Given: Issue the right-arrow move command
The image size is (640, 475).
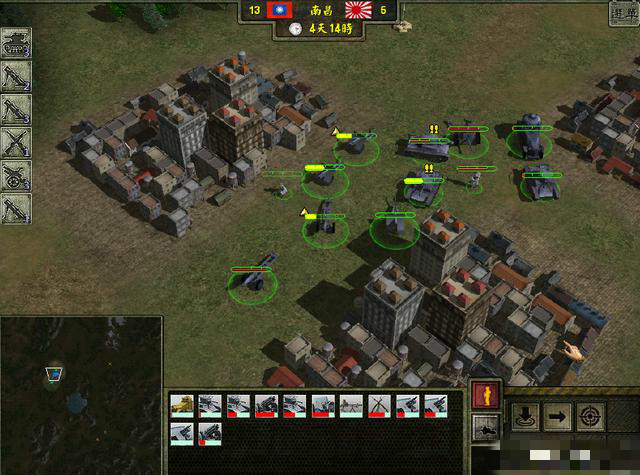Looking at the screenshot, I should pyautogui.click(x=558, y=417).
